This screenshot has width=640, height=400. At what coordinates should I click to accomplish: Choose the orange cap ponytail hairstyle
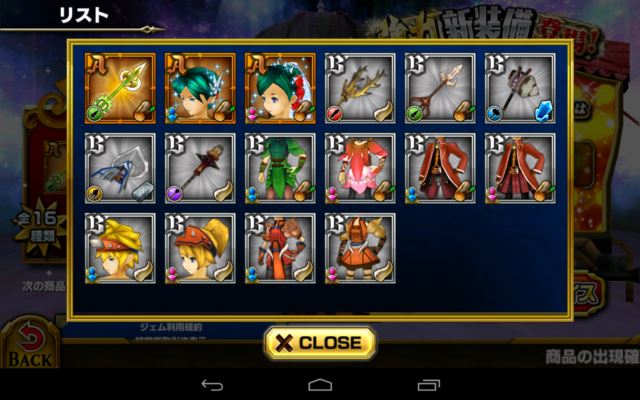[x=200, y=248]
